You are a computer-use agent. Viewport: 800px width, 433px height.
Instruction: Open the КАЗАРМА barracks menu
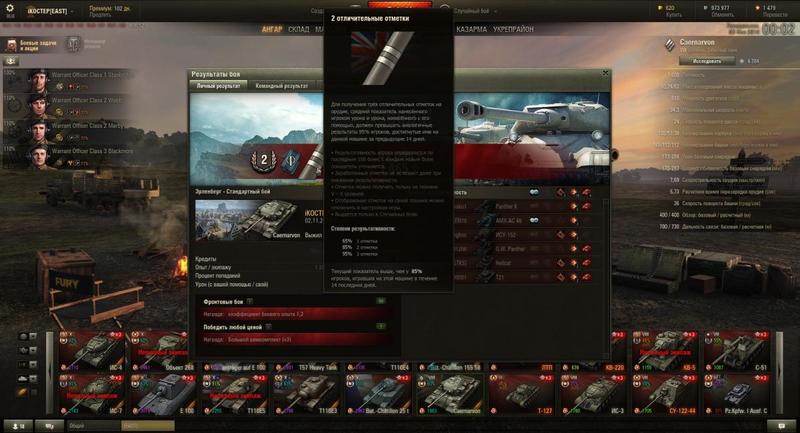pyautogui.click(x=471, y=30)
